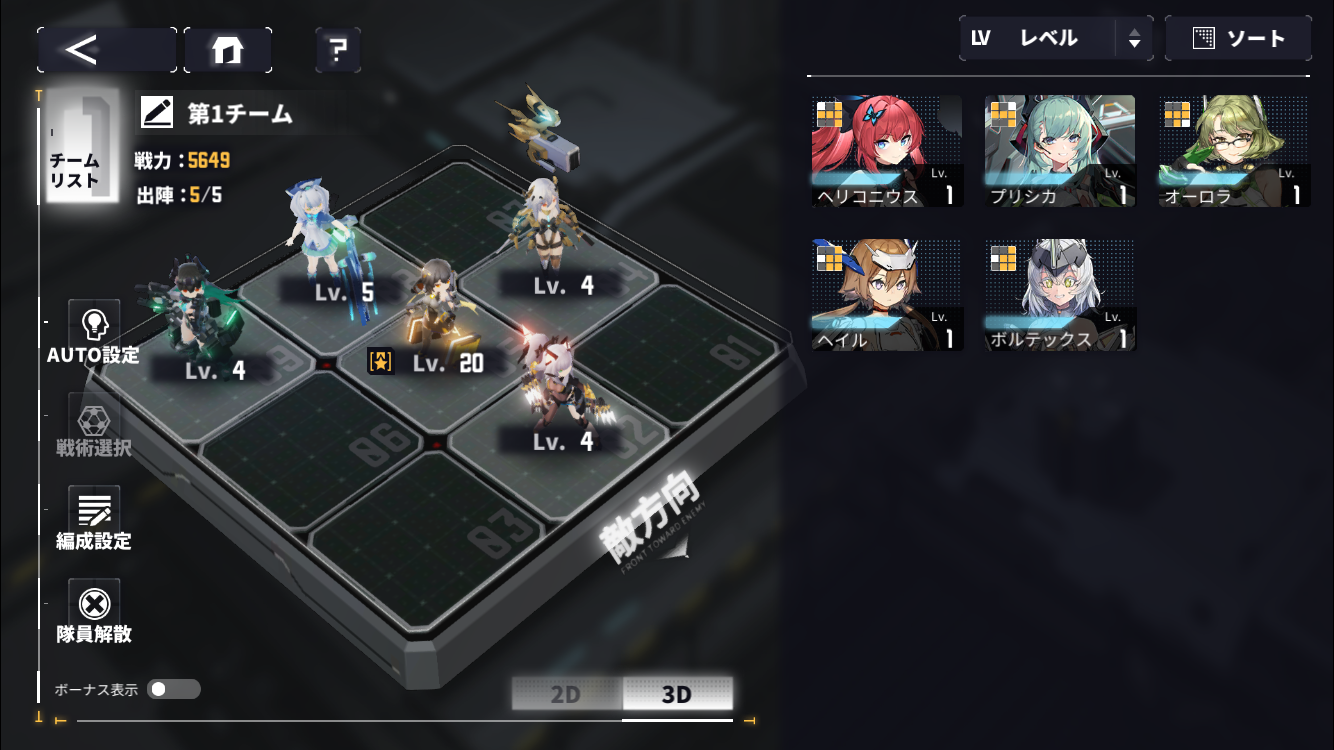Open the question mark help
Screen dimensions: 1334x750
coord(338,49)
